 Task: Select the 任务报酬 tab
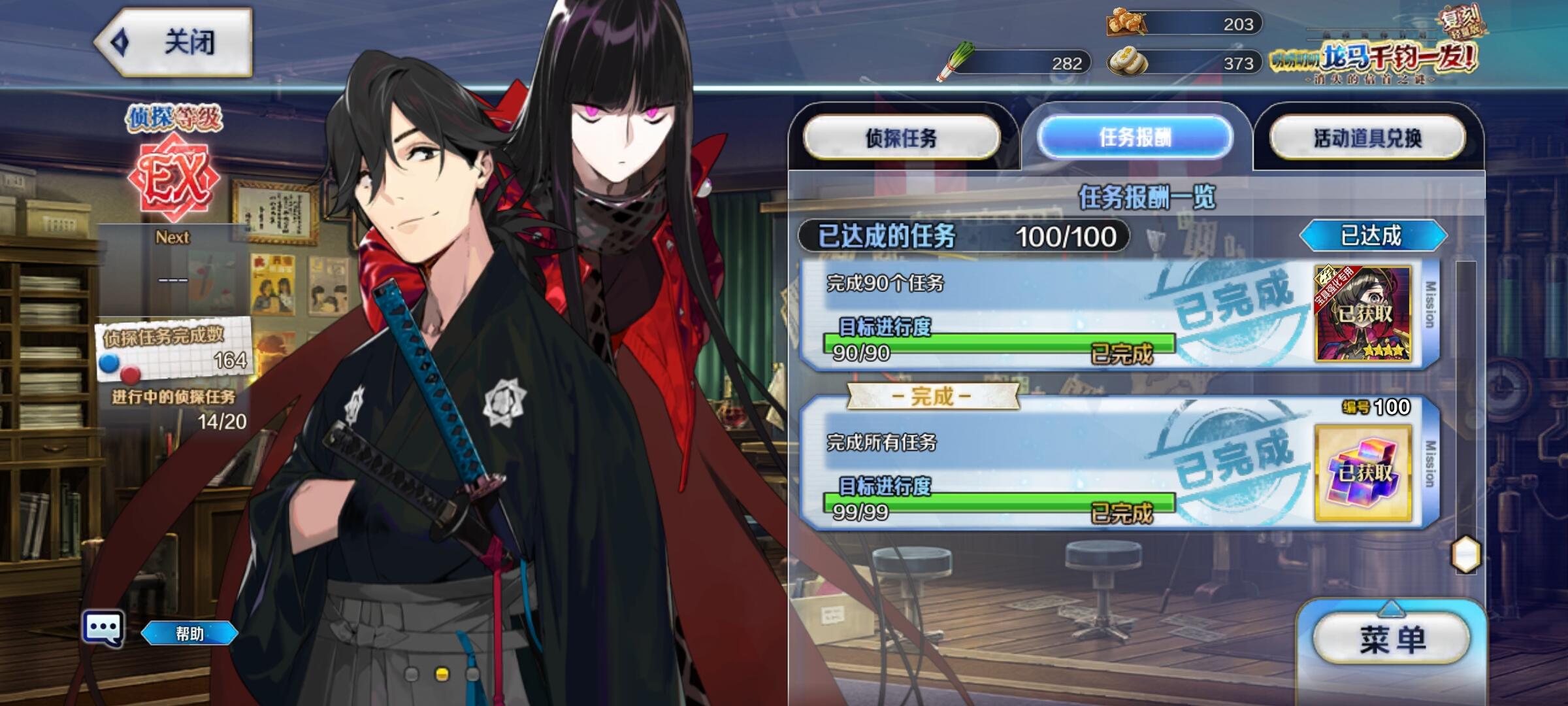(1135, 138)
